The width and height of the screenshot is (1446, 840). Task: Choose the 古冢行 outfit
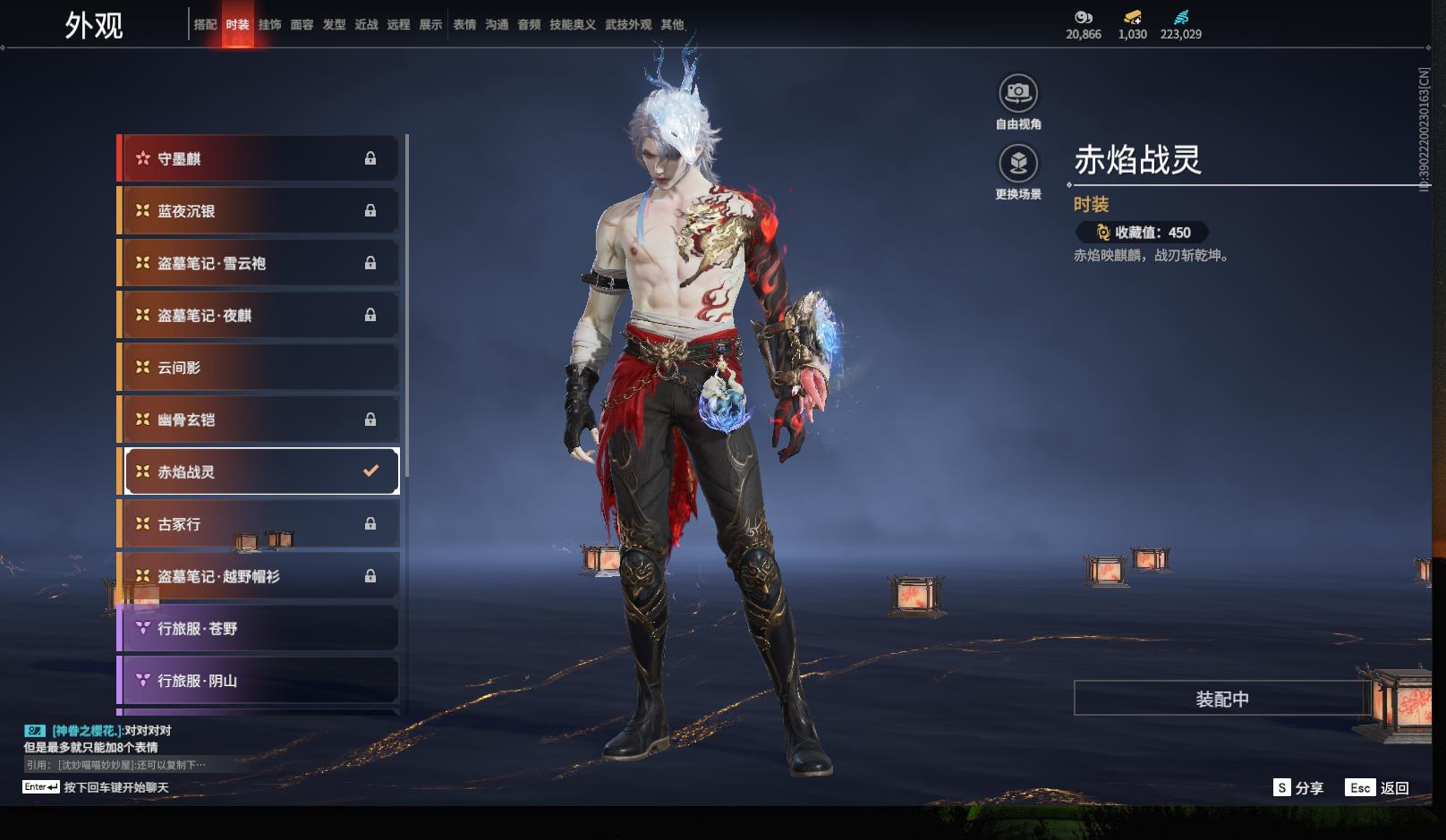pos(259,524)
